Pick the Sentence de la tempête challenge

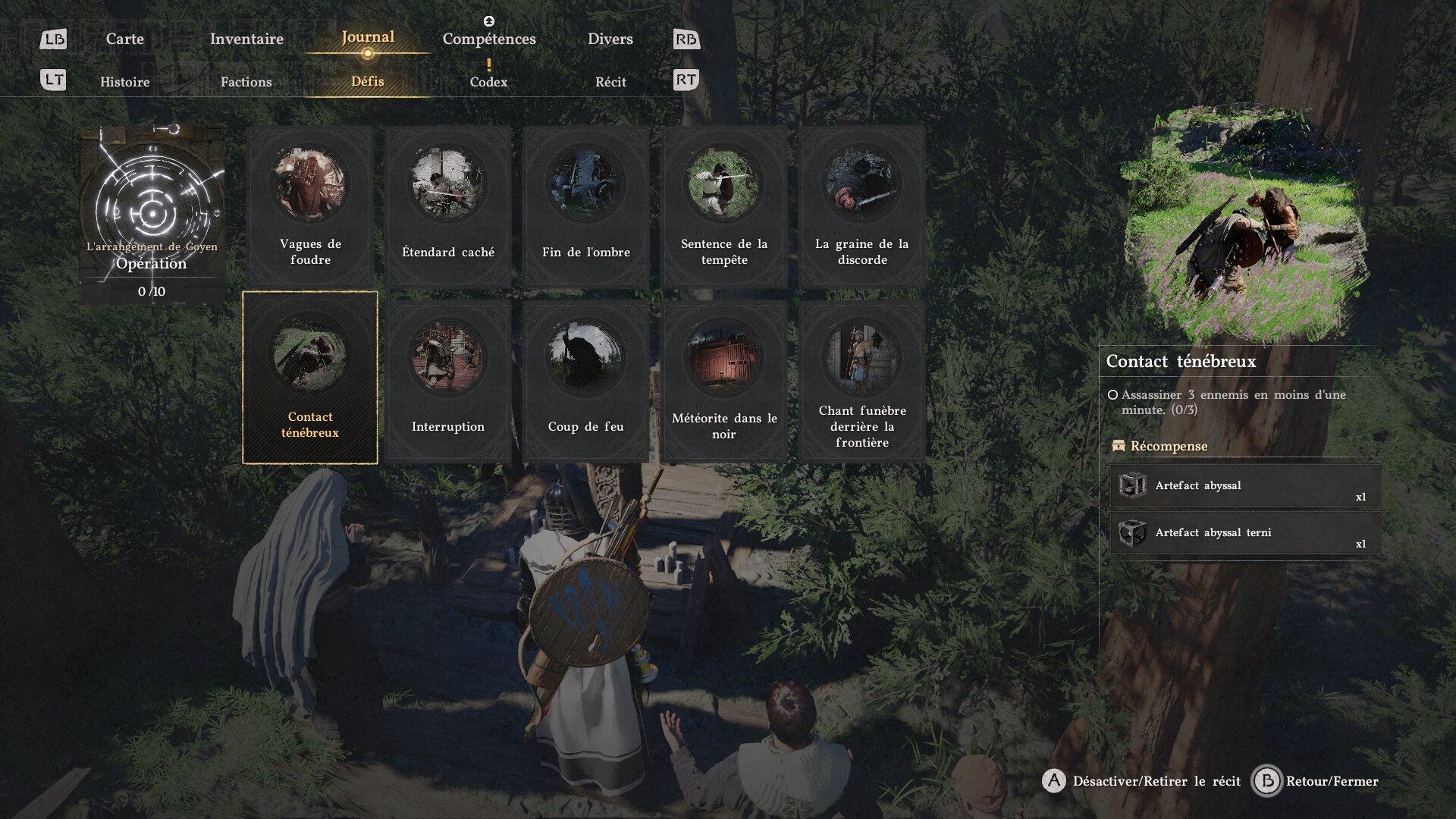click(x=724, y=206)
